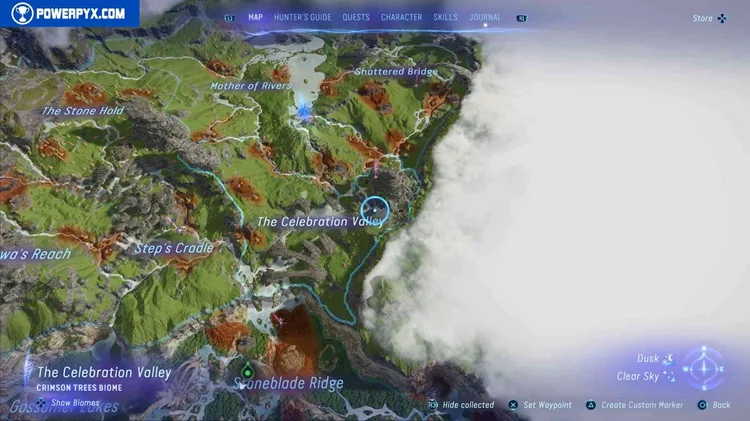Choose Set Waypoint

click(x=540, y=405)
